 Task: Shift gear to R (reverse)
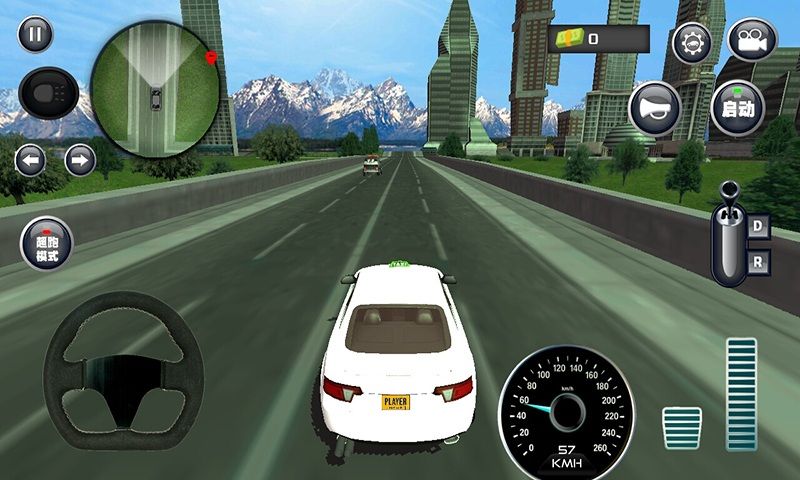coord(757,264)
